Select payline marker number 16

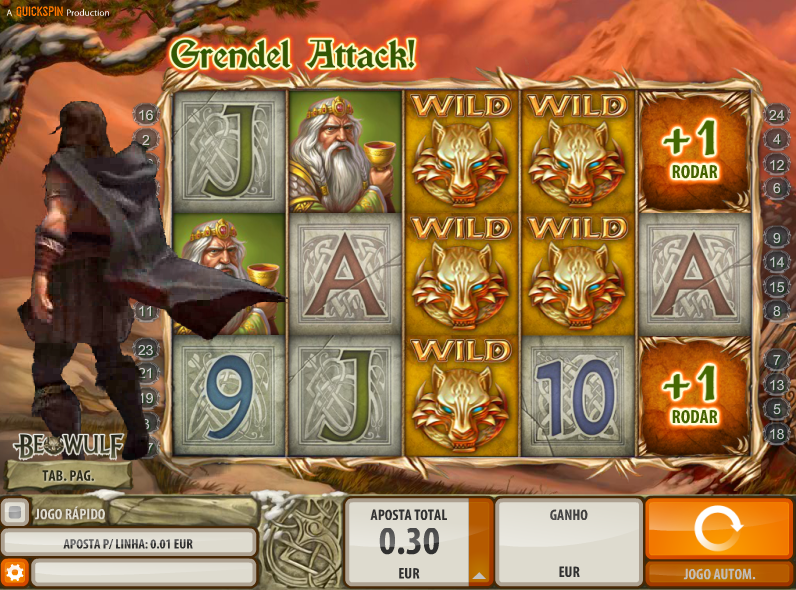click(x=146, y=115)
